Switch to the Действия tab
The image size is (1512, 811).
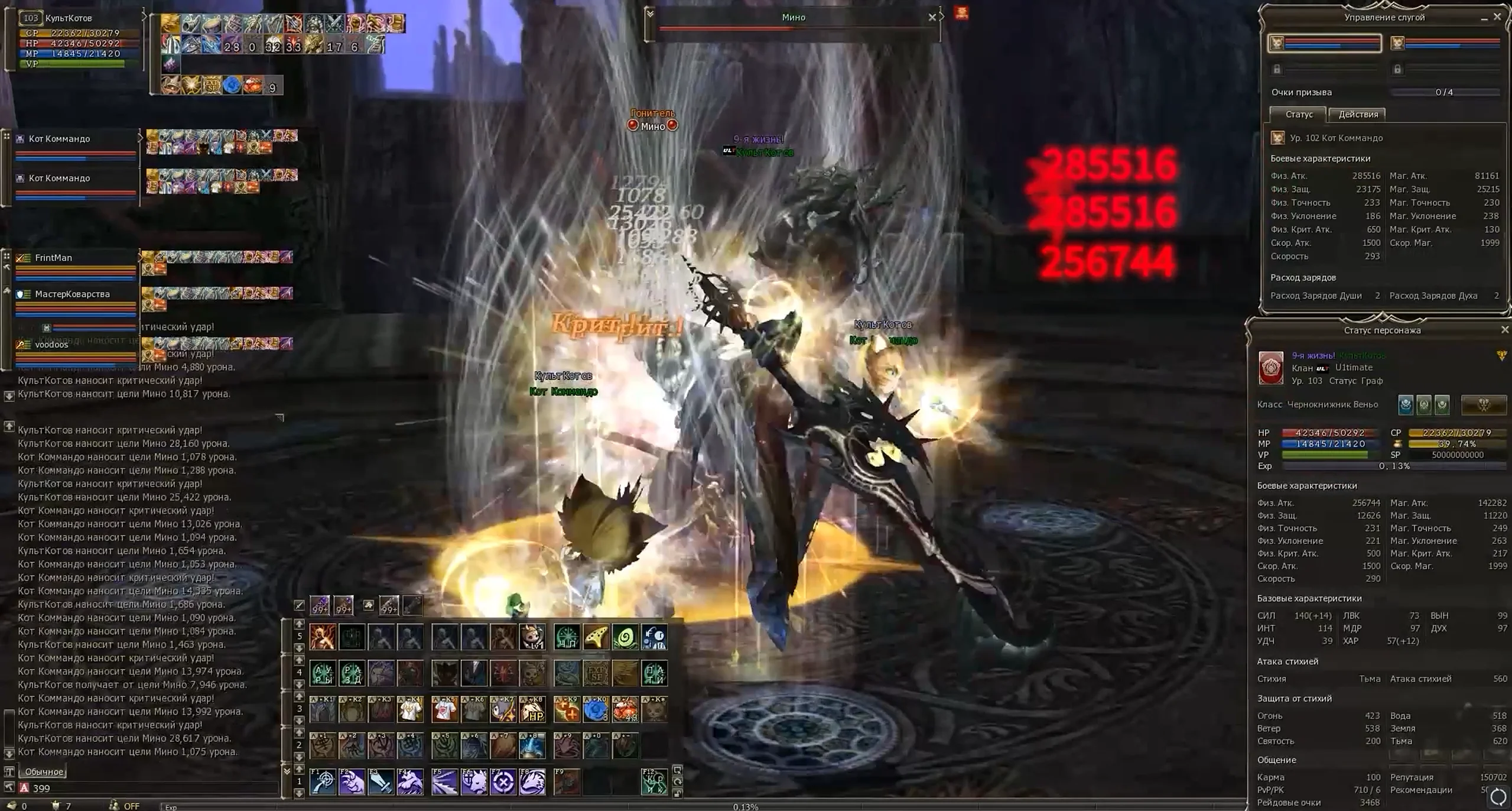point(1358,115)
